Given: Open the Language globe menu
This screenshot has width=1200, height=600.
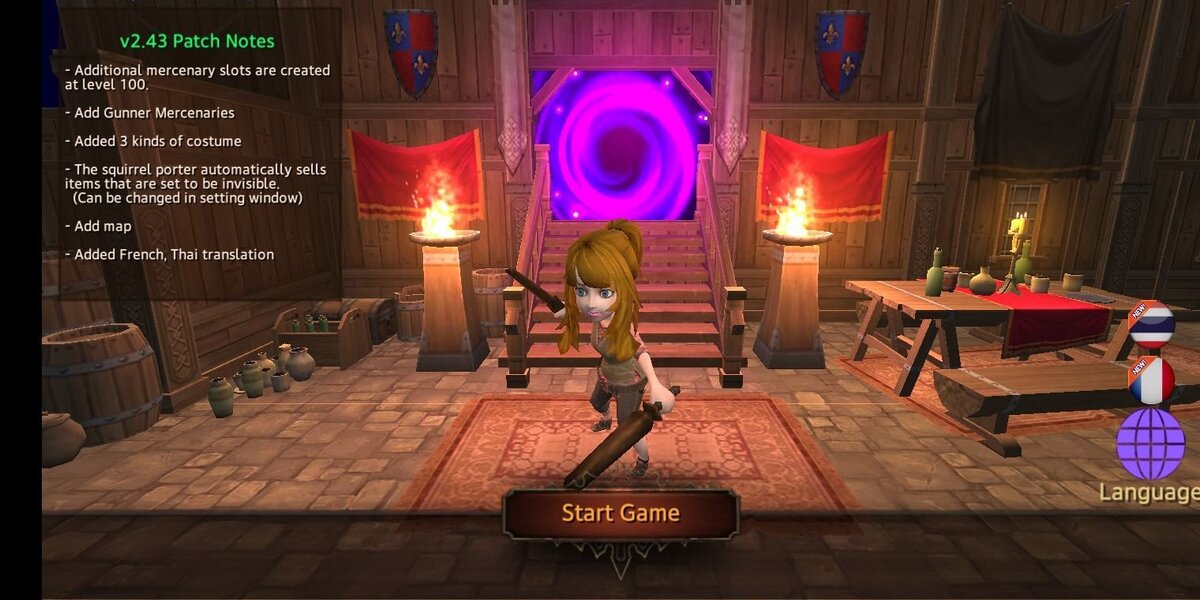Looking at the screenshot, I should pyautogui.click(x=1151, y=444).
